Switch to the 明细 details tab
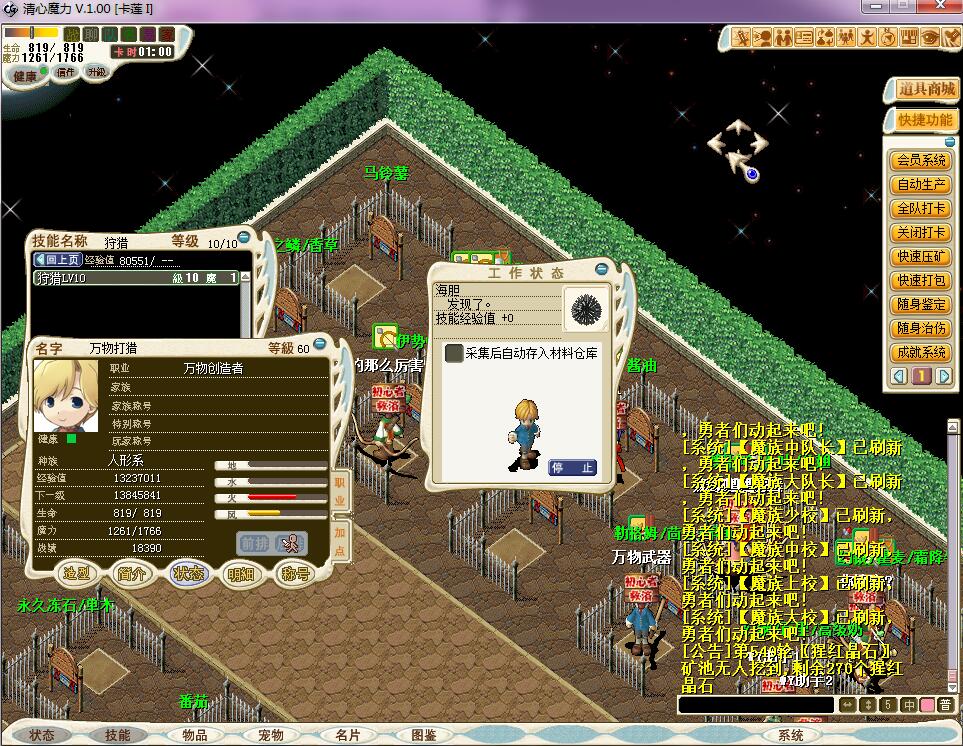The image size is (963, 746). point(241,574)
